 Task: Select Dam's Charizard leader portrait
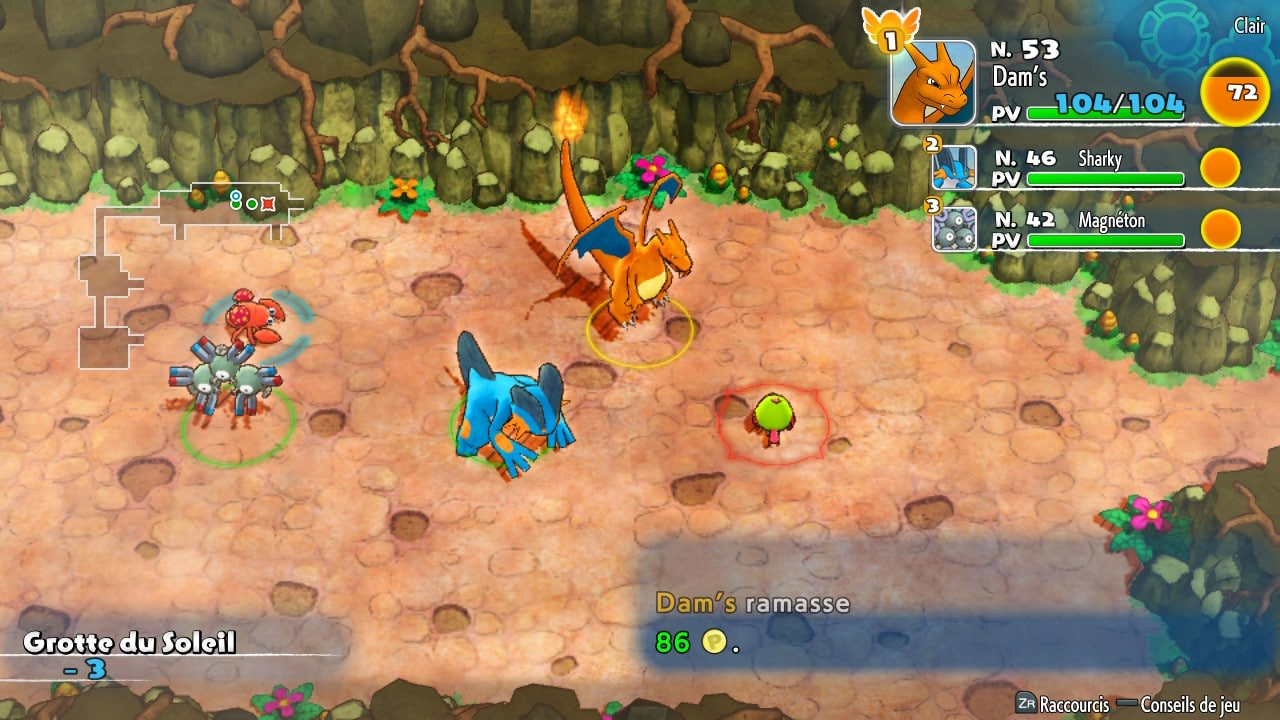pyautogui.click(x=933, y=83)
